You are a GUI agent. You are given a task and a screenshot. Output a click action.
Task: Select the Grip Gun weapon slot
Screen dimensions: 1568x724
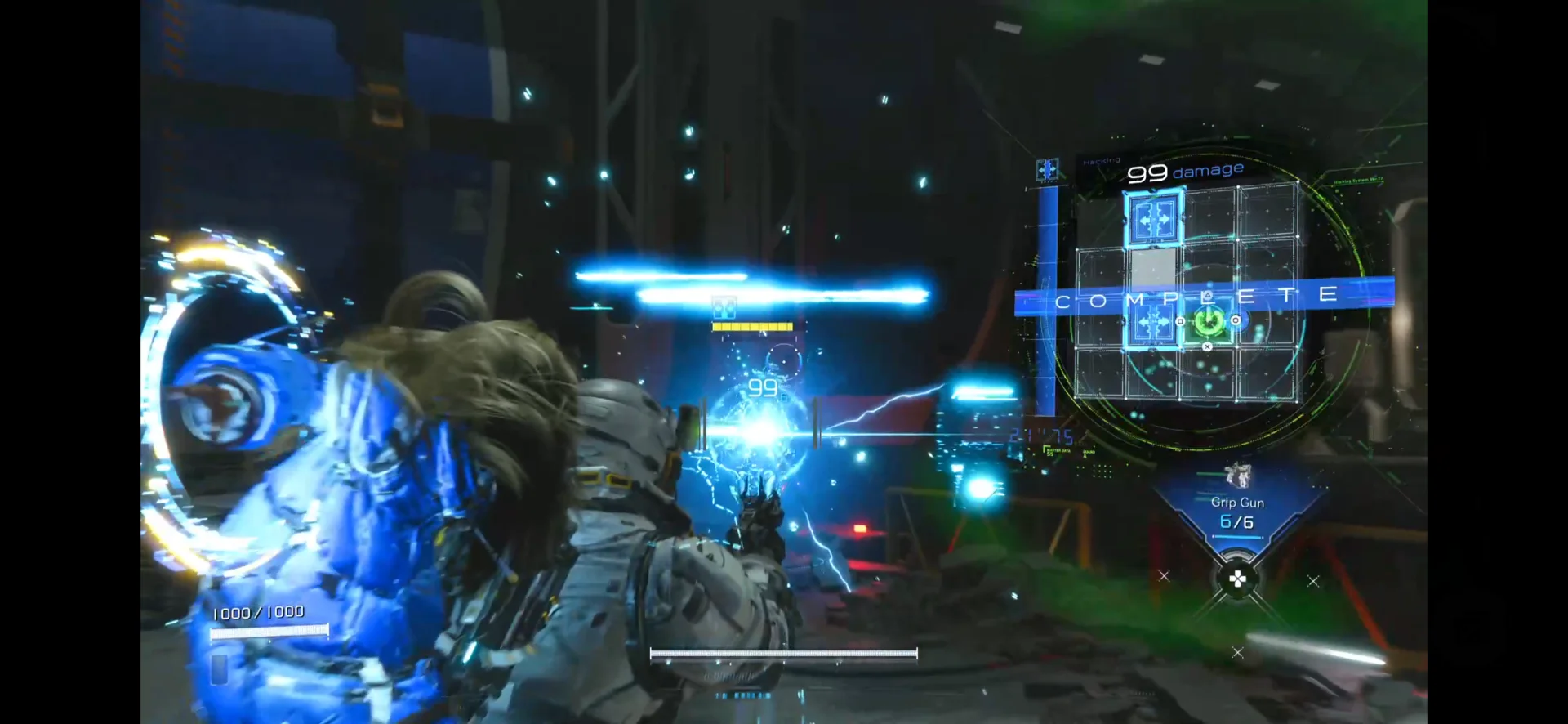pos(1237,511)
